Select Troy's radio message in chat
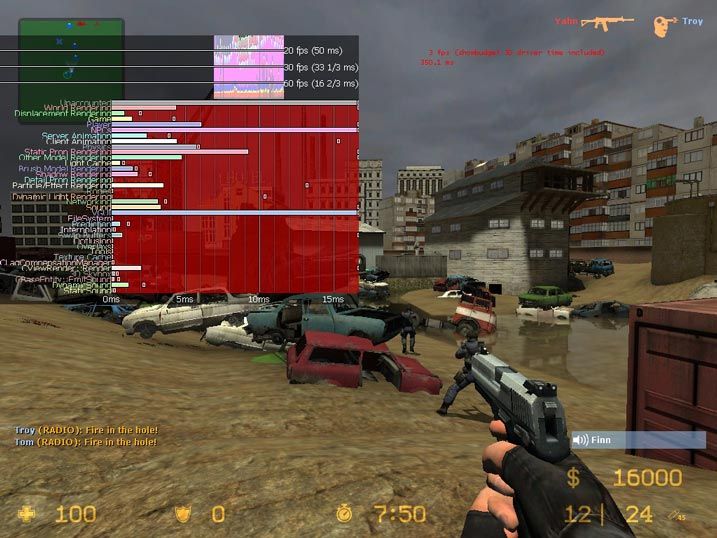 pyautogui.click(x=86, y=430)
